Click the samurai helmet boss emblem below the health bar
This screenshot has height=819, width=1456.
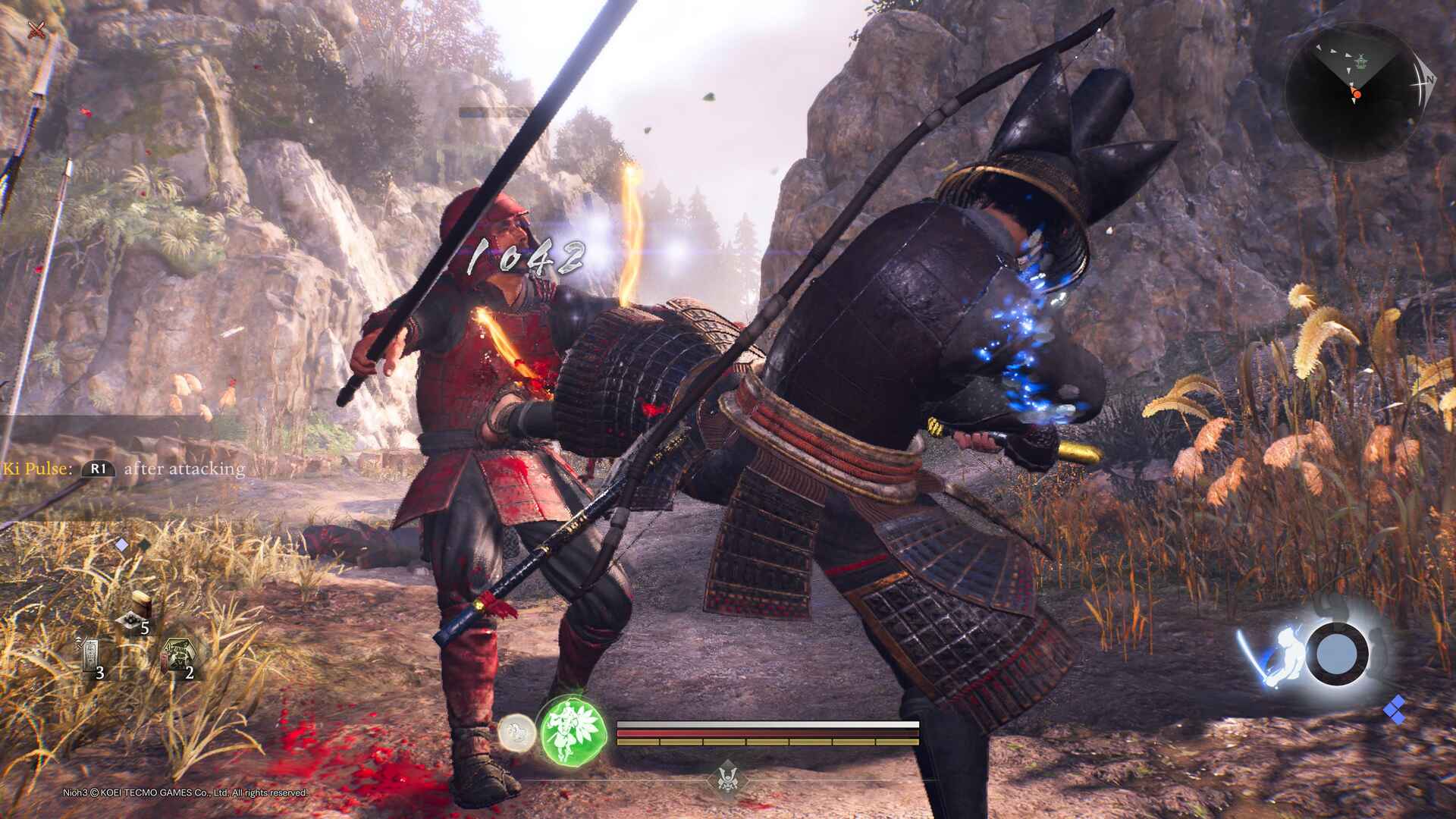[x=728, y=780]
